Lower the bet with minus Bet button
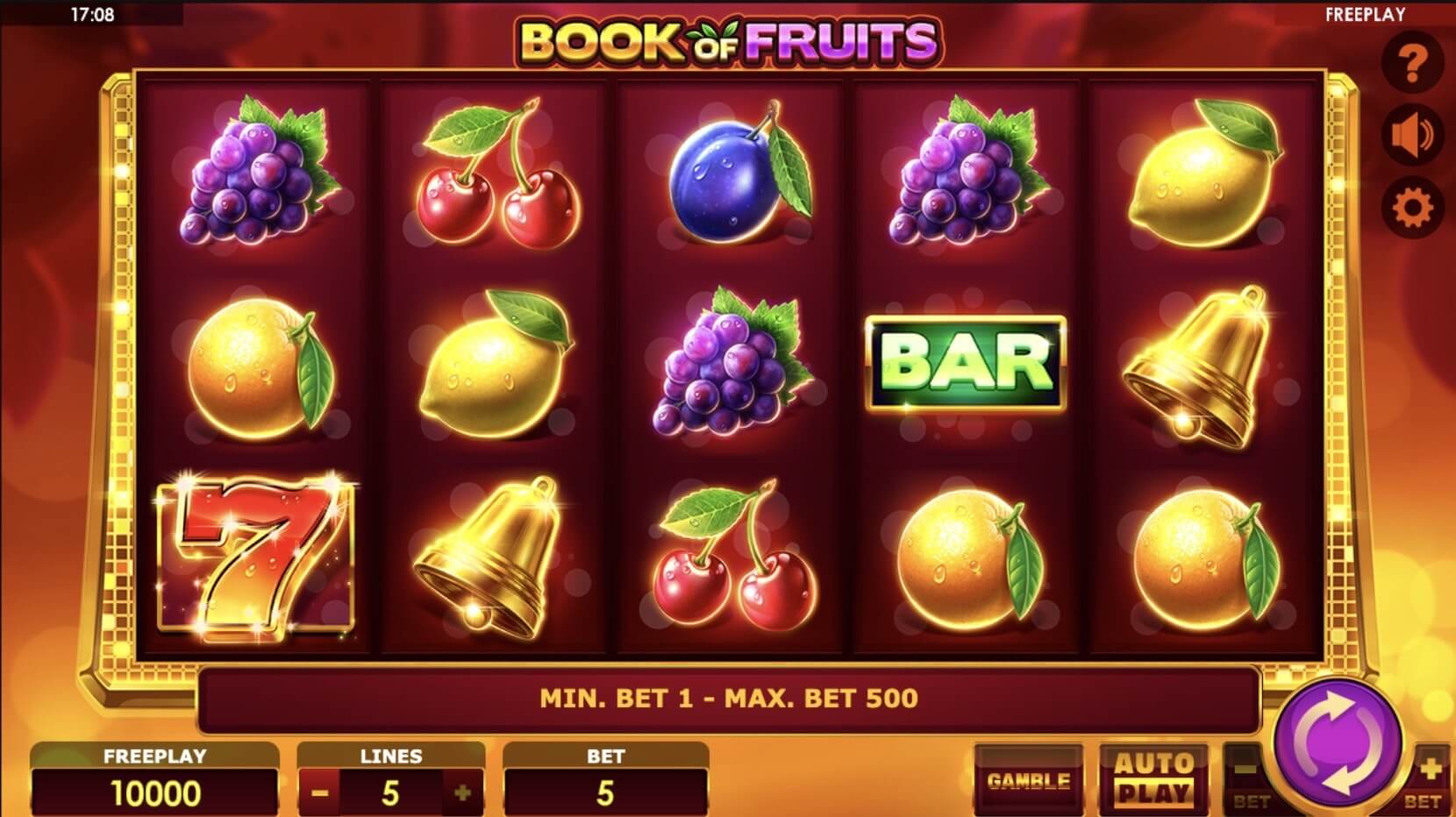This screenshot has width=1456, height=817. click(1249, 781)
